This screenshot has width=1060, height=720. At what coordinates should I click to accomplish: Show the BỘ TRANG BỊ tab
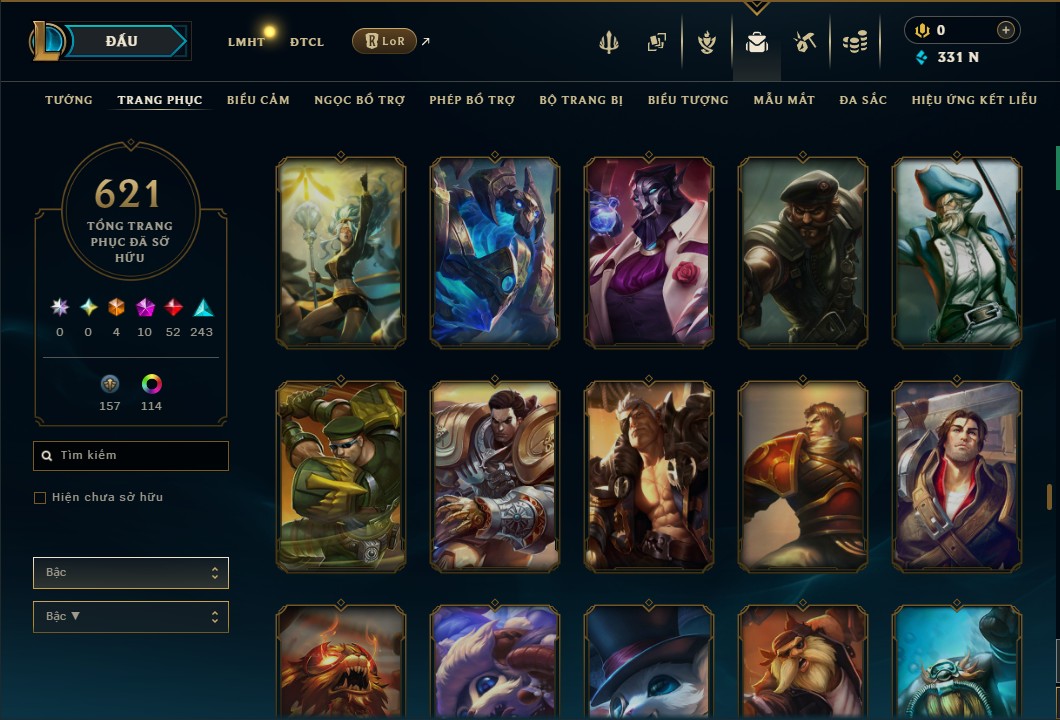pyautogui.click(x=581, y=100)
